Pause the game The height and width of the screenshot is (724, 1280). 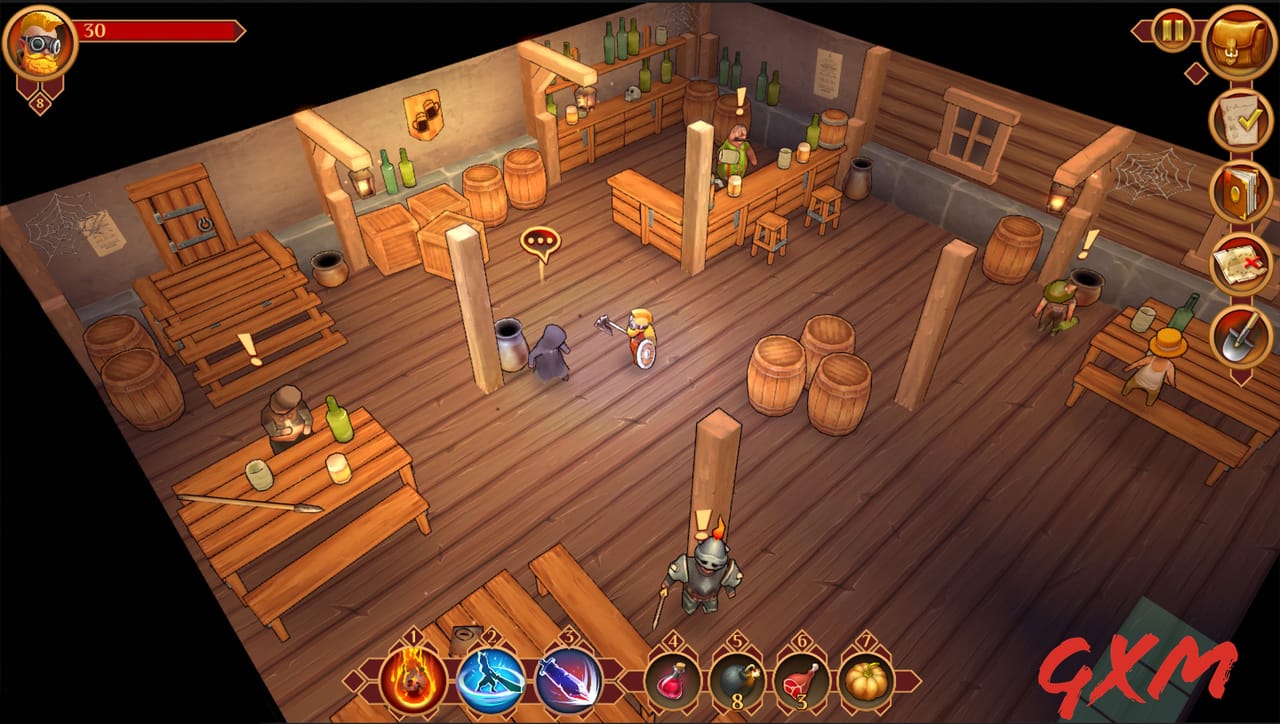pyautogui.click(x=1171, y=31)
